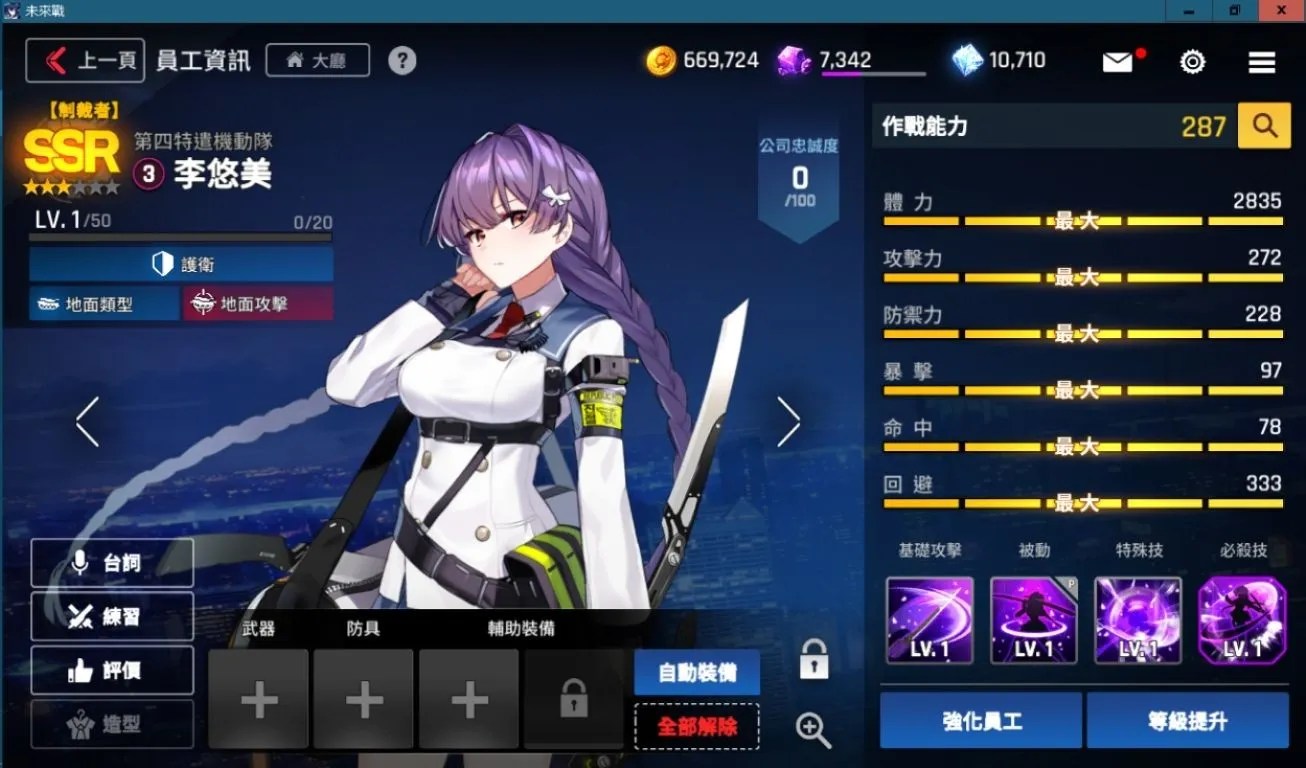Return to the 大廳 lobby
The height and width of the screenshot is (768, 1306).
click(x=317, y=60)
